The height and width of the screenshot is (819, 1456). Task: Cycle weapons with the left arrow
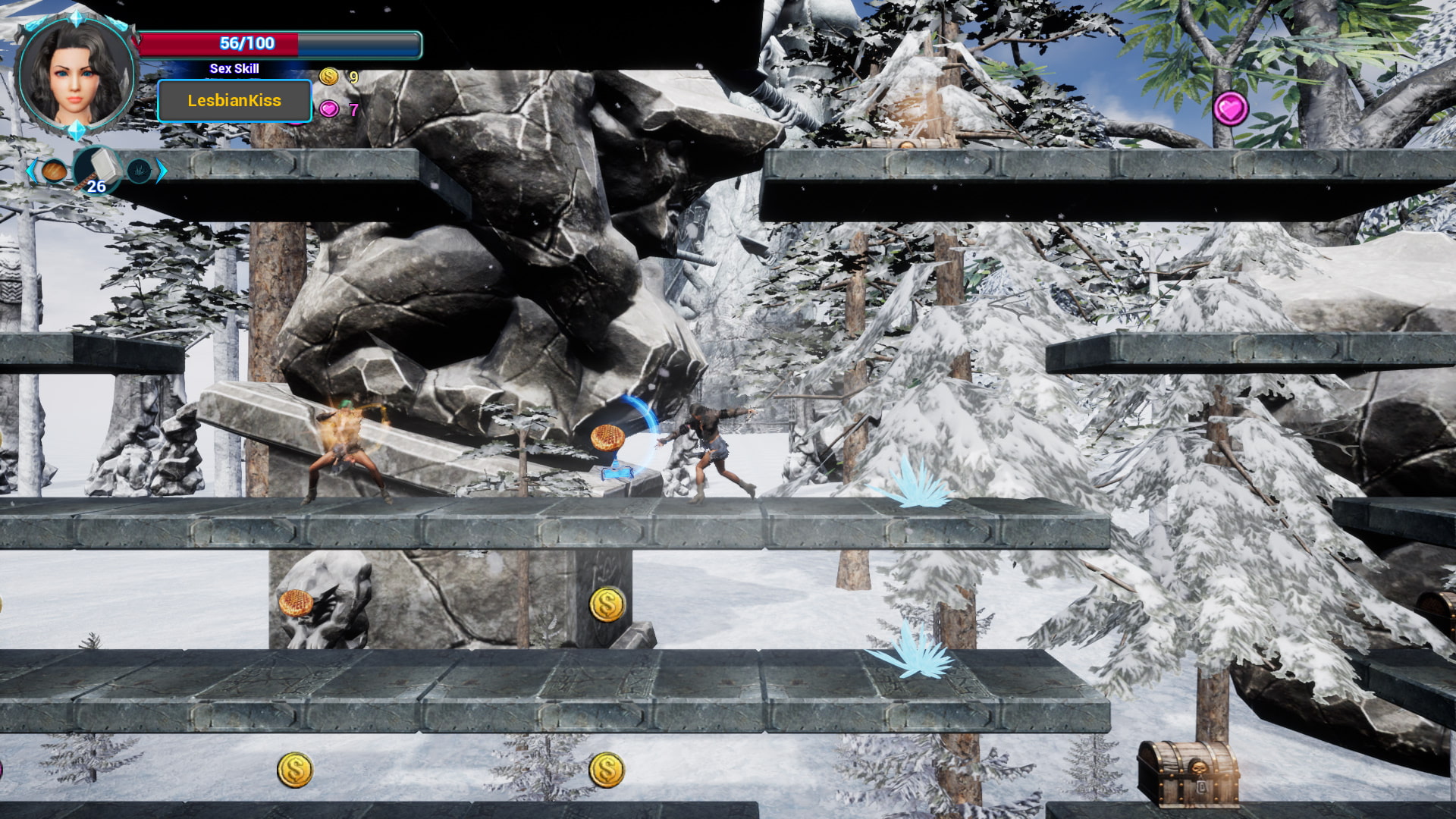[x=31, y=171]
